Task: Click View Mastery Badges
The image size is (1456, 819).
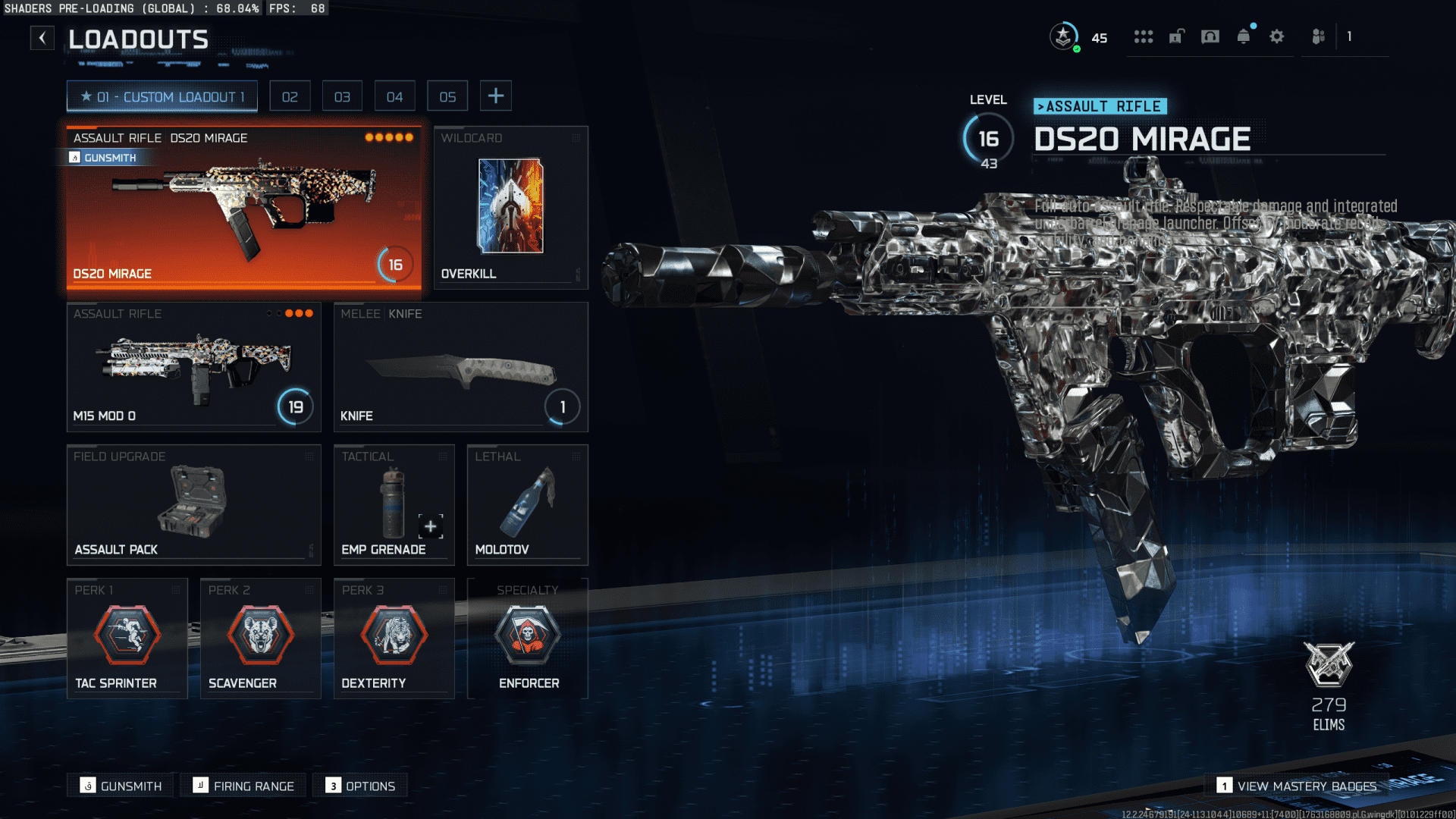Action: point(1298,786)
